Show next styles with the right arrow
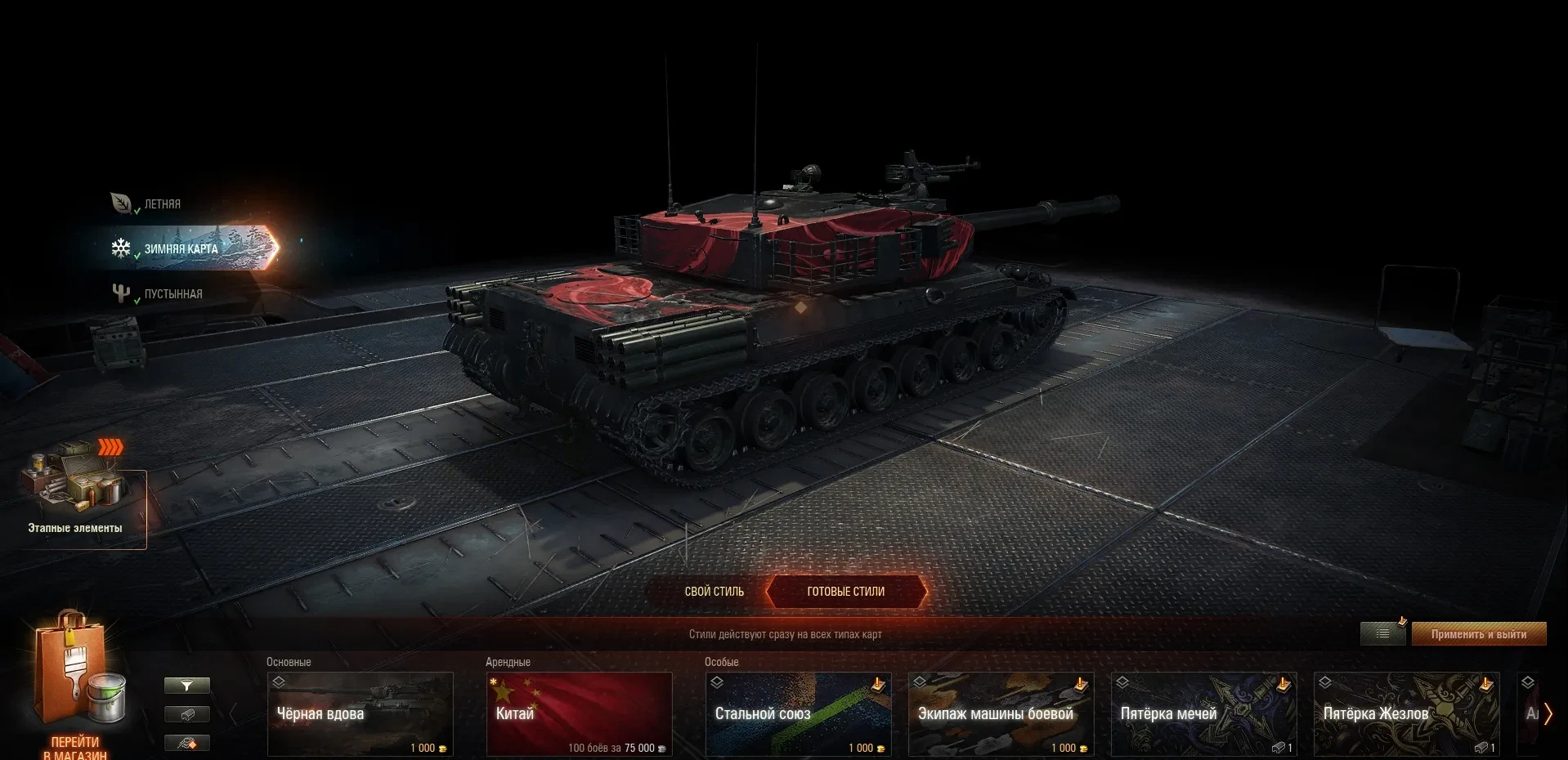This screenshot has width=1568, height=760. tap(1548, 714)
